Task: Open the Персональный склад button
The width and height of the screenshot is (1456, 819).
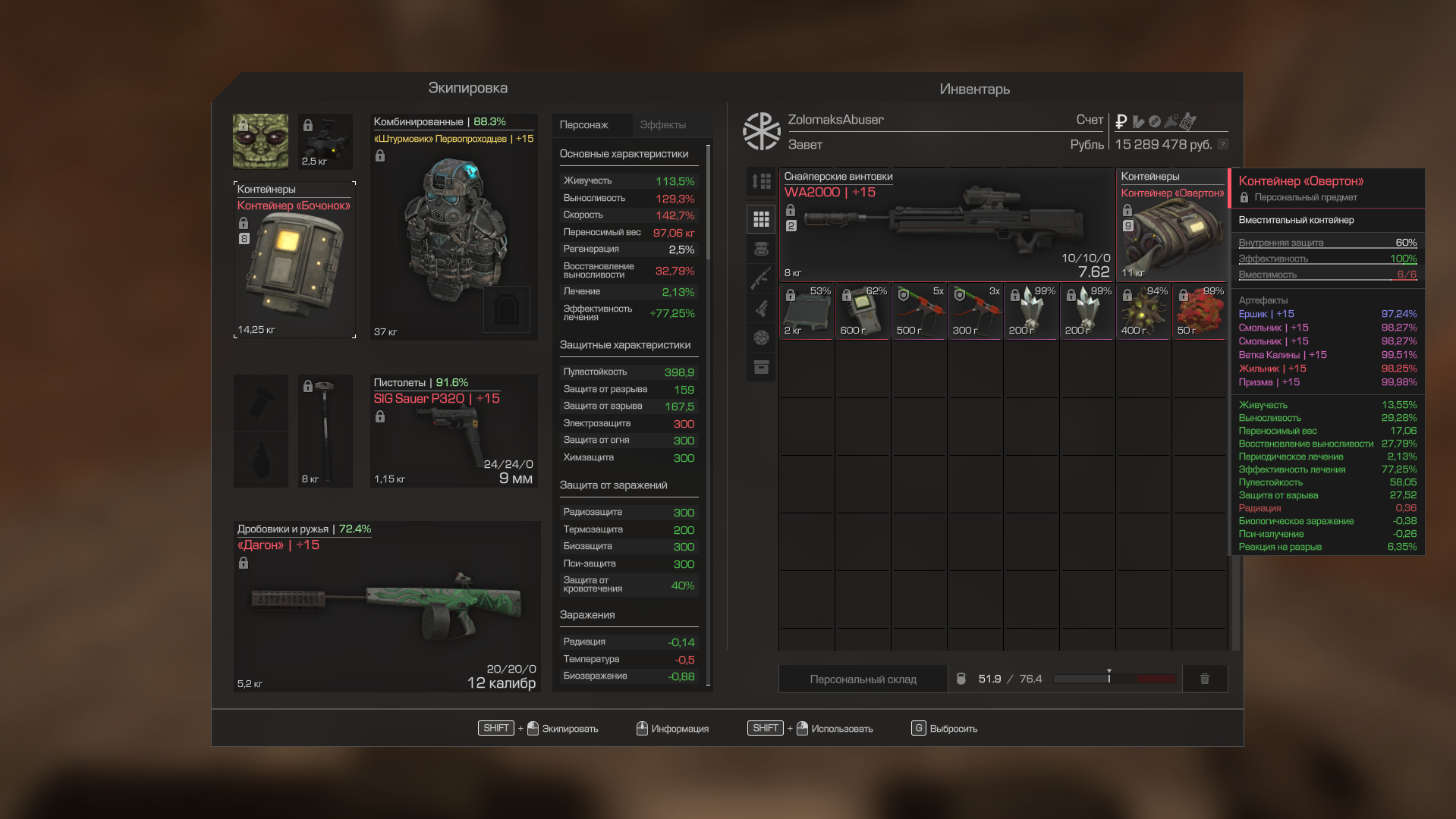Action: pos(863,679)
